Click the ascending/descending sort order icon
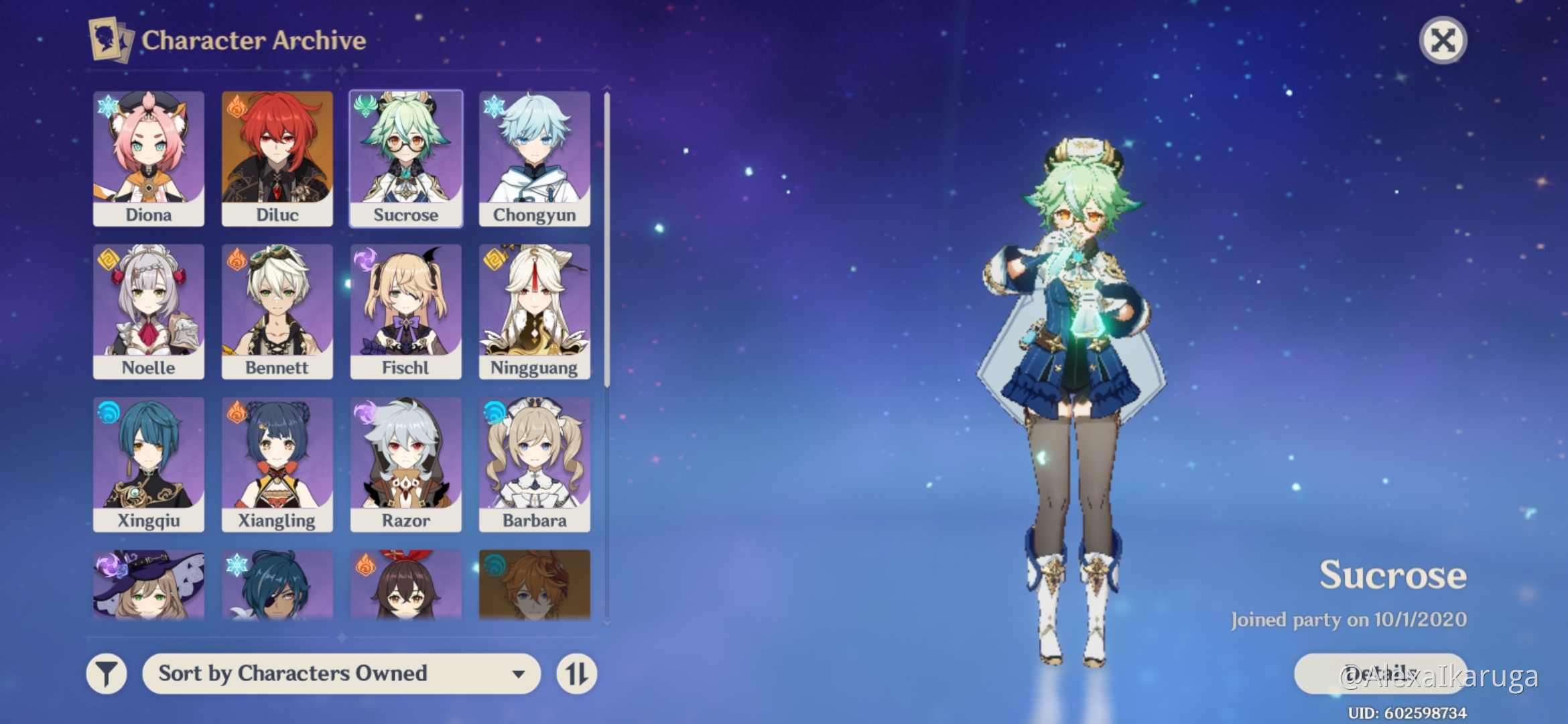The height and width of the screenshot is (724, 1568). coord(576,673)
